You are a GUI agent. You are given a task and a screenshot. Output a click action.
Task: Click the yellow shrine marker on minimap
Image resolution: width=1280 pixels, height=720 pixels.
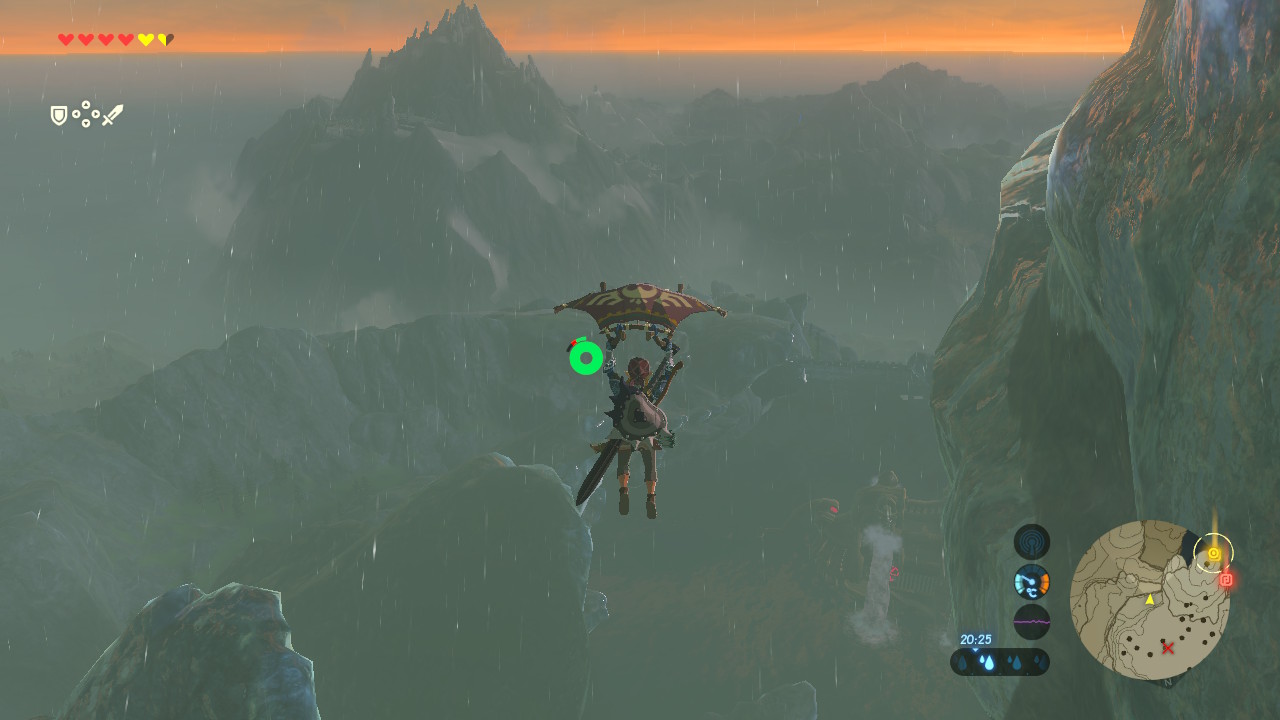click(1213, 553)
